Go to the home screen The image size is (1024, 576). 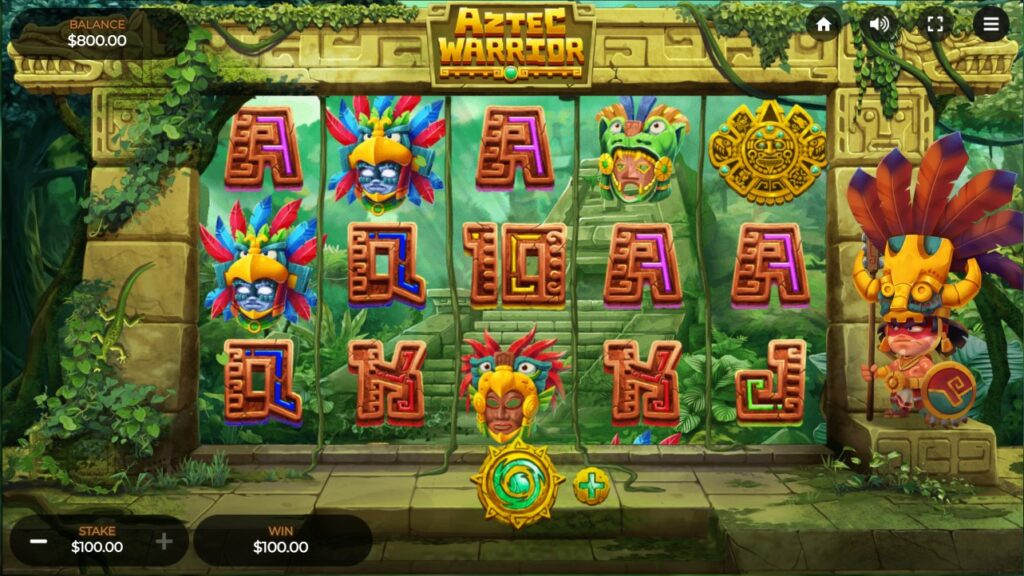click(x=824, y=25)
